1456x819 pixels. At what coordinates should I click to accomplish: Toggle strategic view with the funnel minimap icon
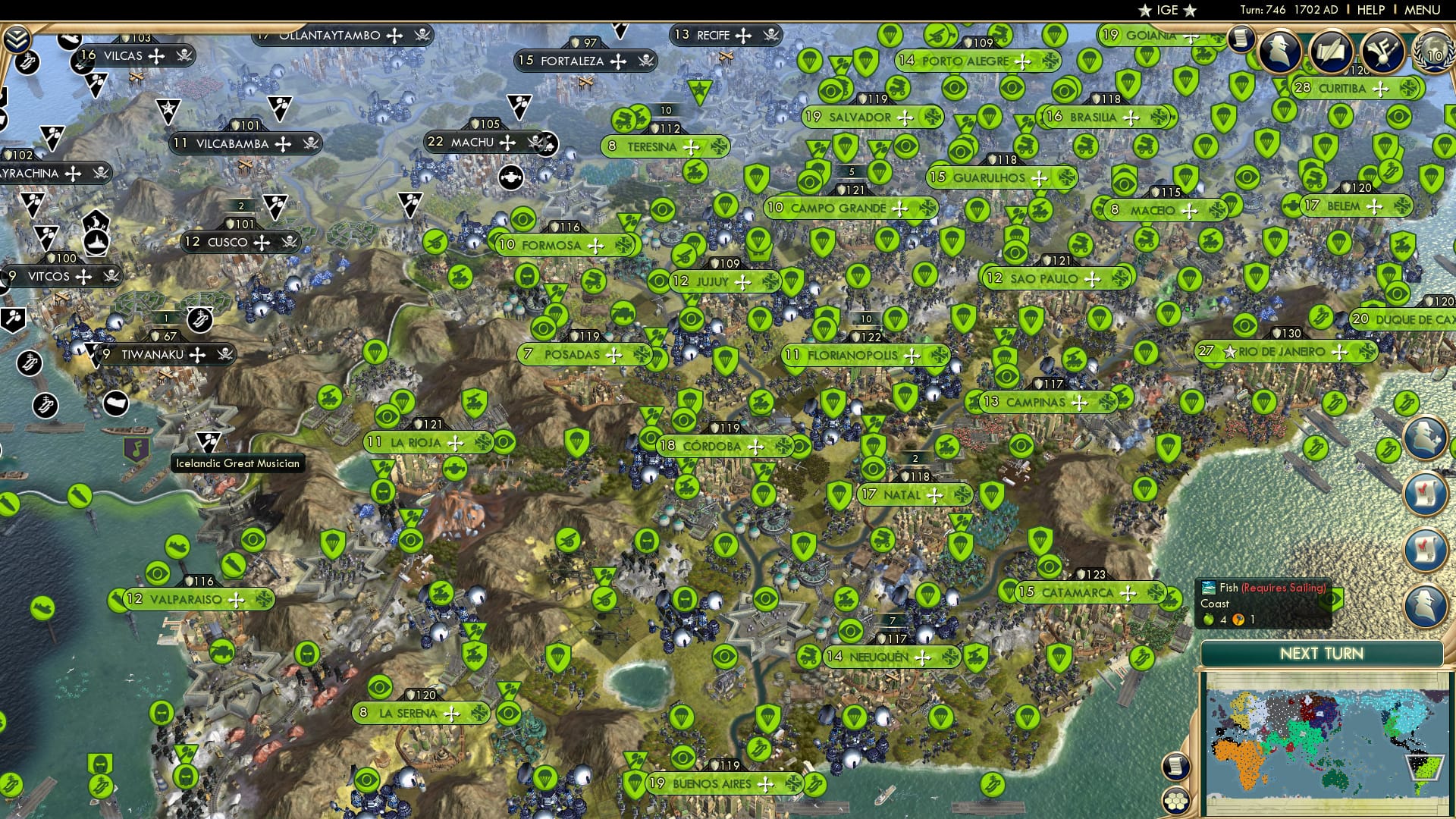click(x=1424, y=767)
